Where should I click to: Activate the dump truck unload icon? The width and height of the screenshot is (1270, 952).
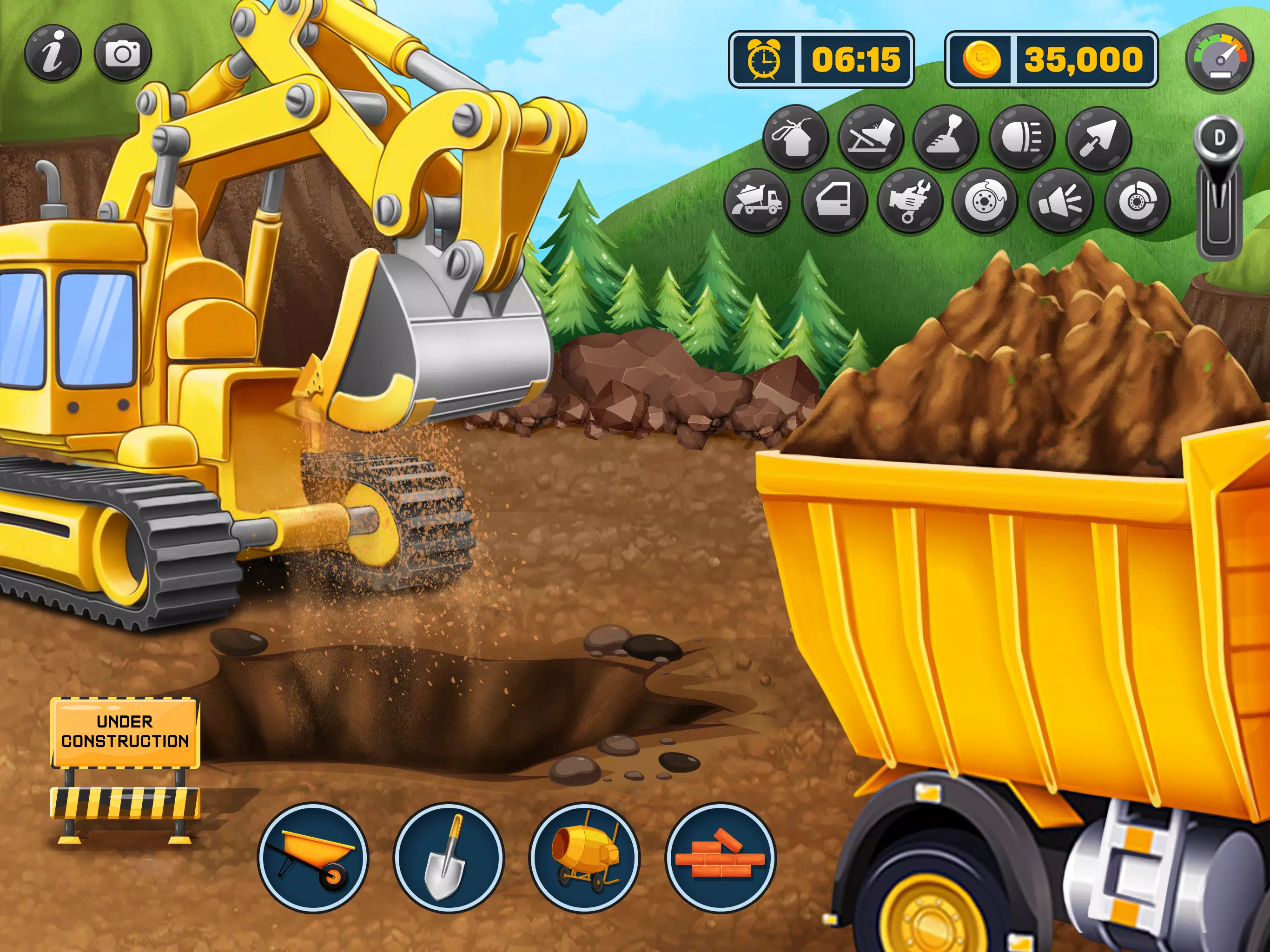coord(757,201)
